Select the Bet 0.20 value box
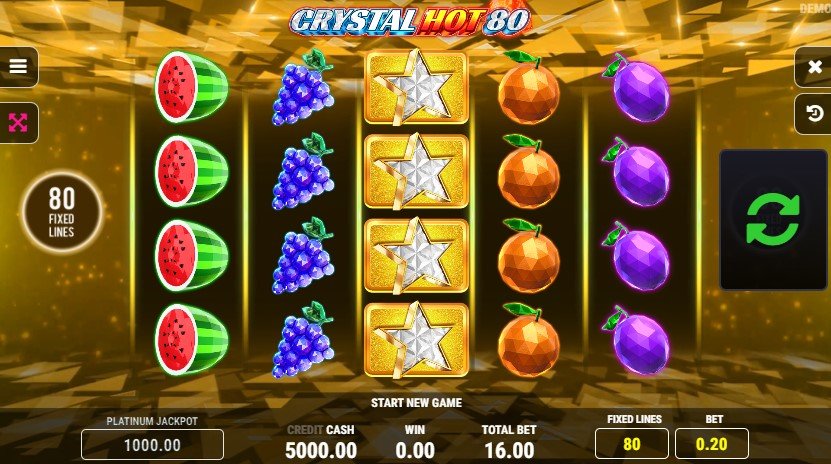This screenshot has width=831, height=464. pos(711,443)
